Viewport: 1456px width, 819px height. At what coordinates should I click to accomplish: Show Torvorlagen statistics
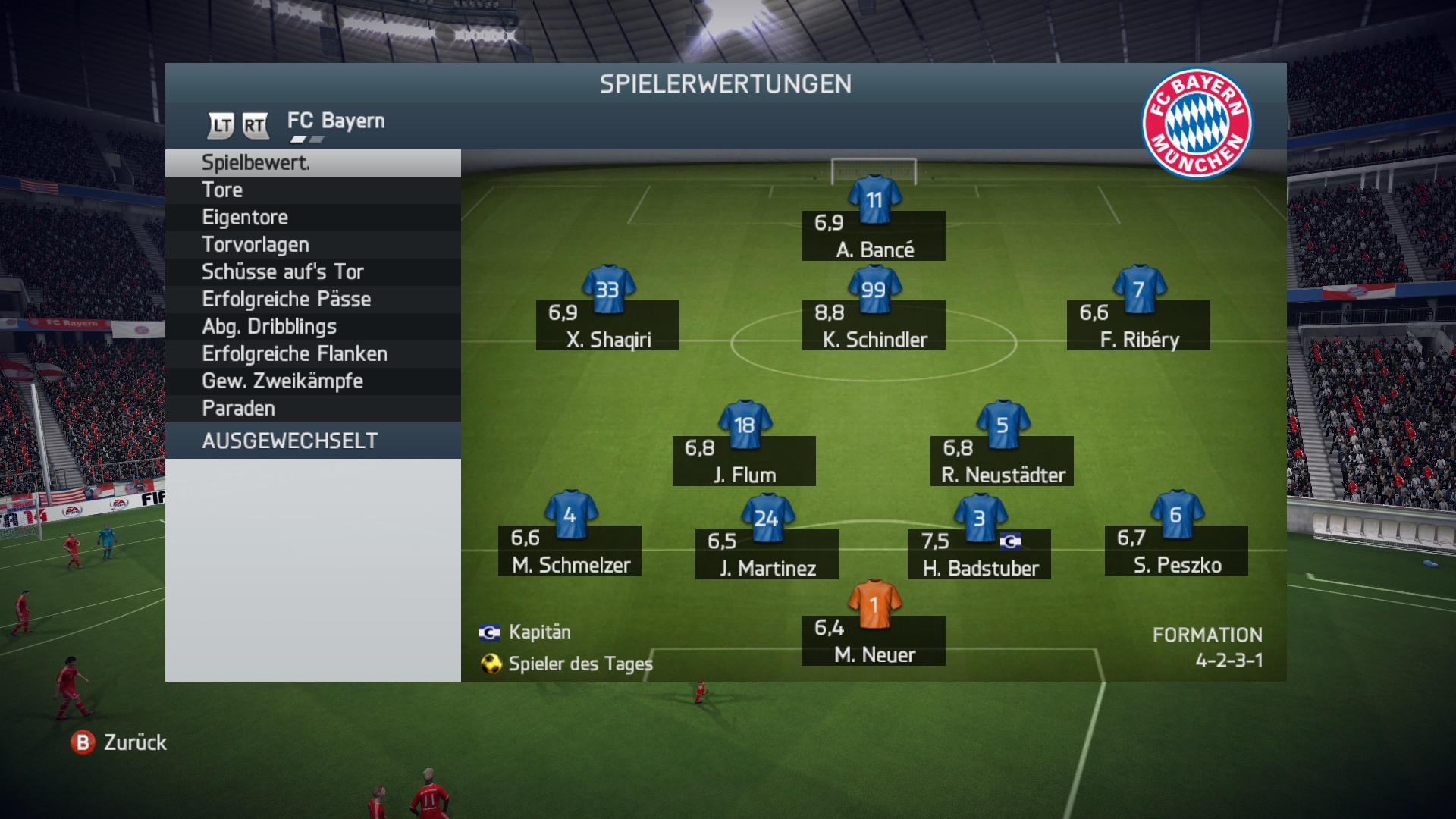click(x=312, y=245)
